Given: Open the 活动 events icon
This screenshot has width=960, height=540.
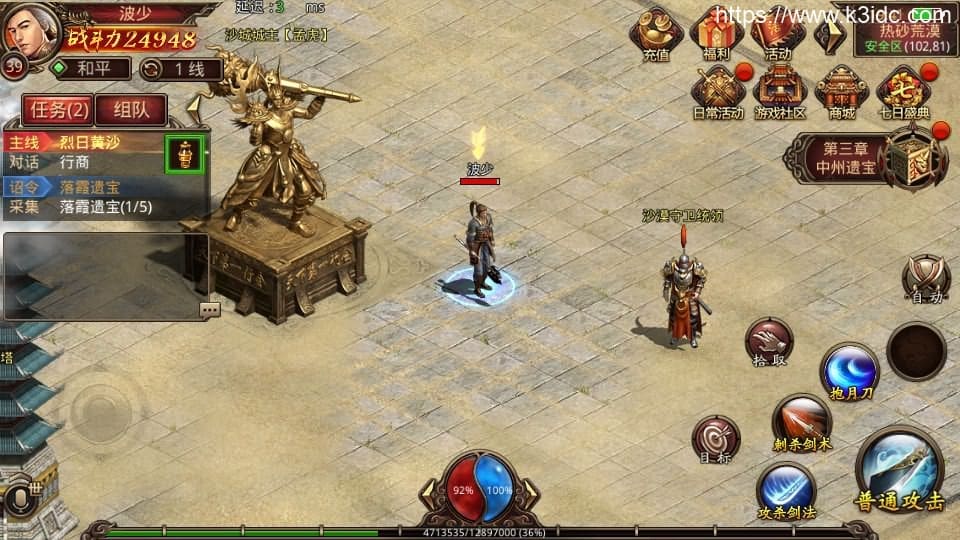Looking at the screenshot, I should coord(777,34).
